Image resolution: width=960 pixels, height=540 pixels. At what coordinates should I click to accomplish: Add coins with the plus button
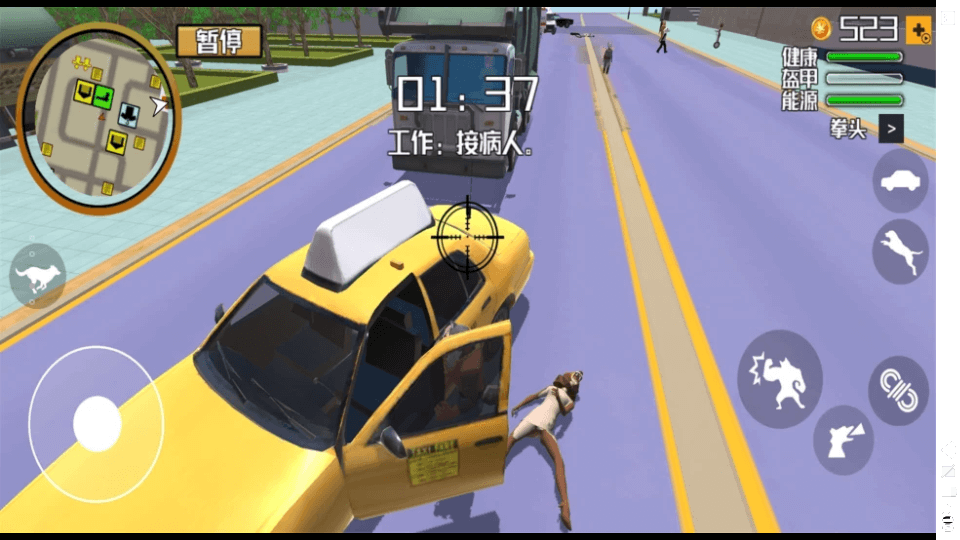point(918,30)
